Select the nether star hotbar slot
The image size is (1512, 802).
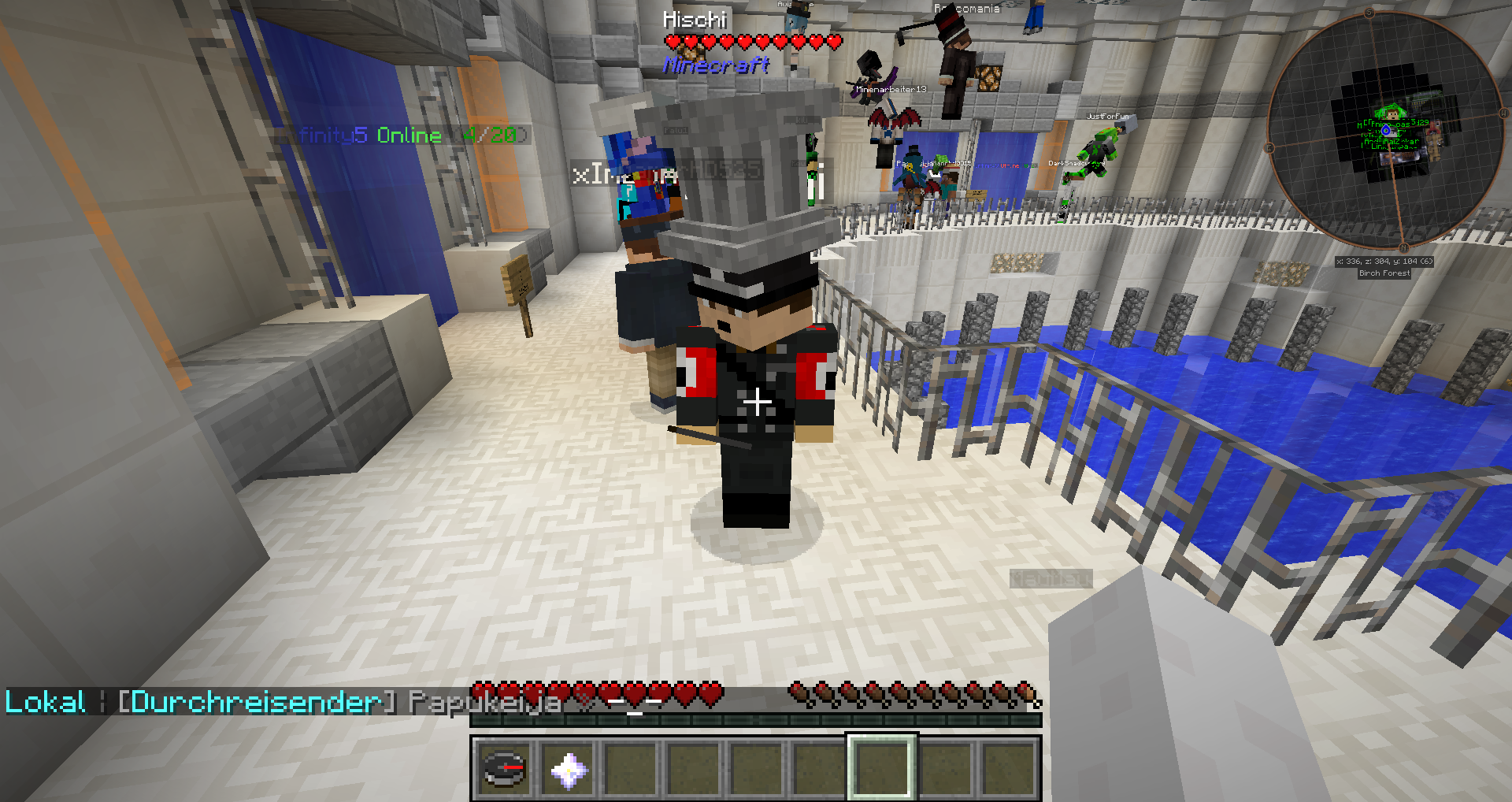568,769
